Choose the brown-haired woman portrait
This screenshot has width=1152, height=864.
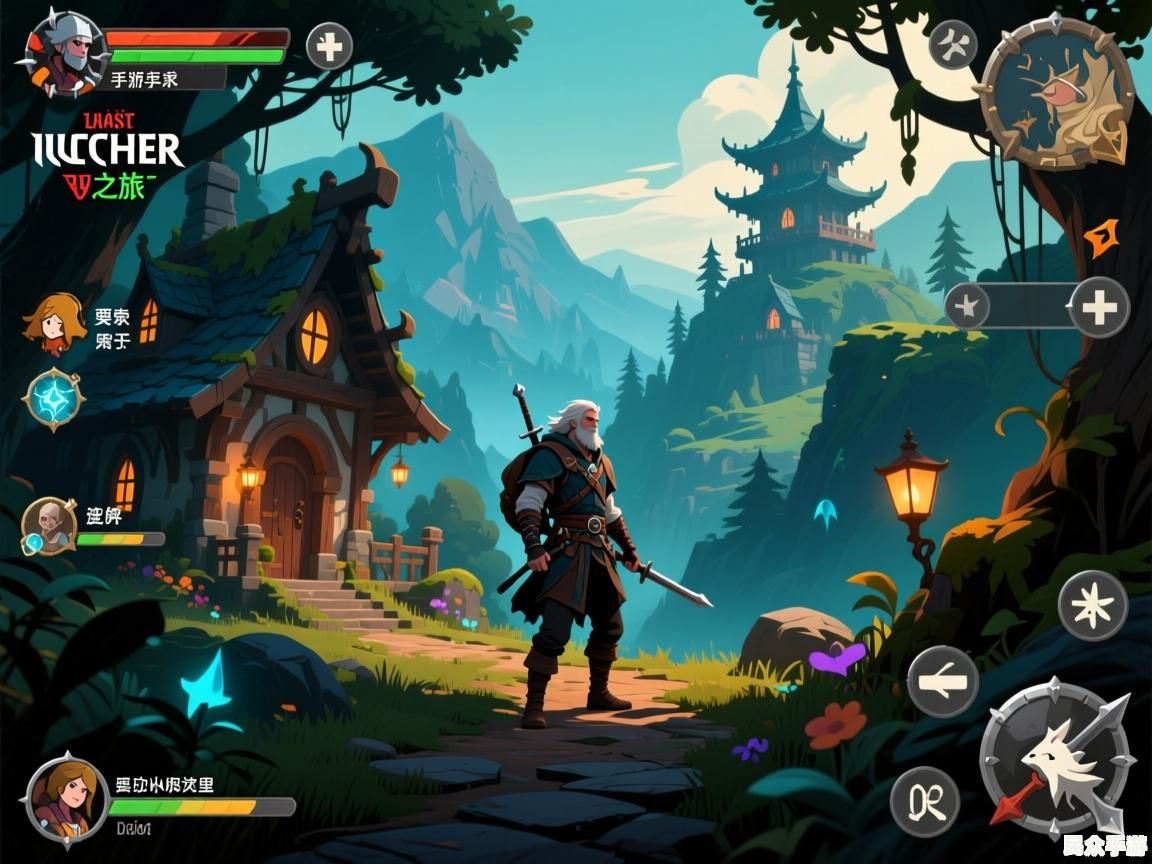67,801
